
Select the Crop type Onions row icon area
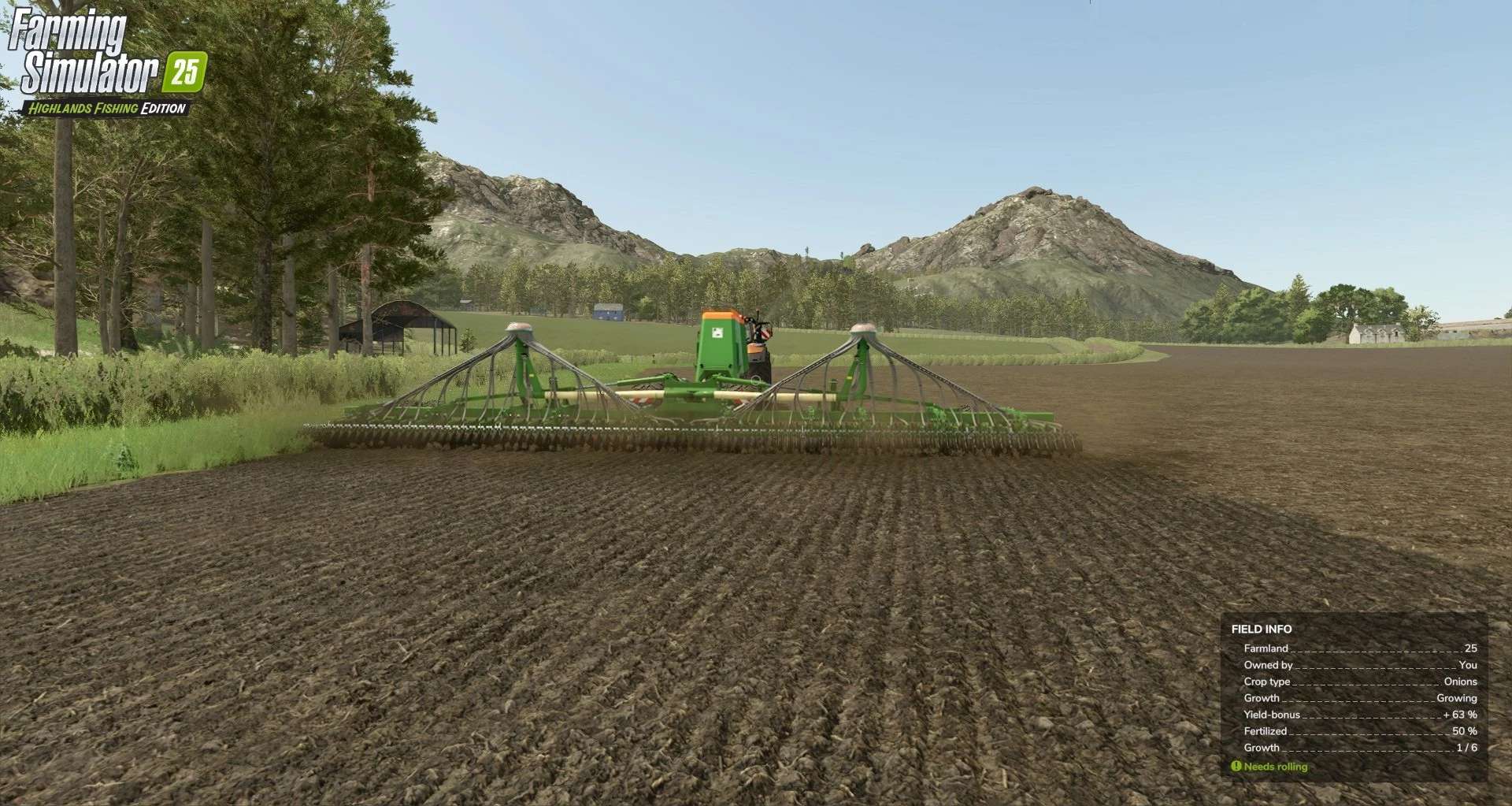tap(1266, 682)
